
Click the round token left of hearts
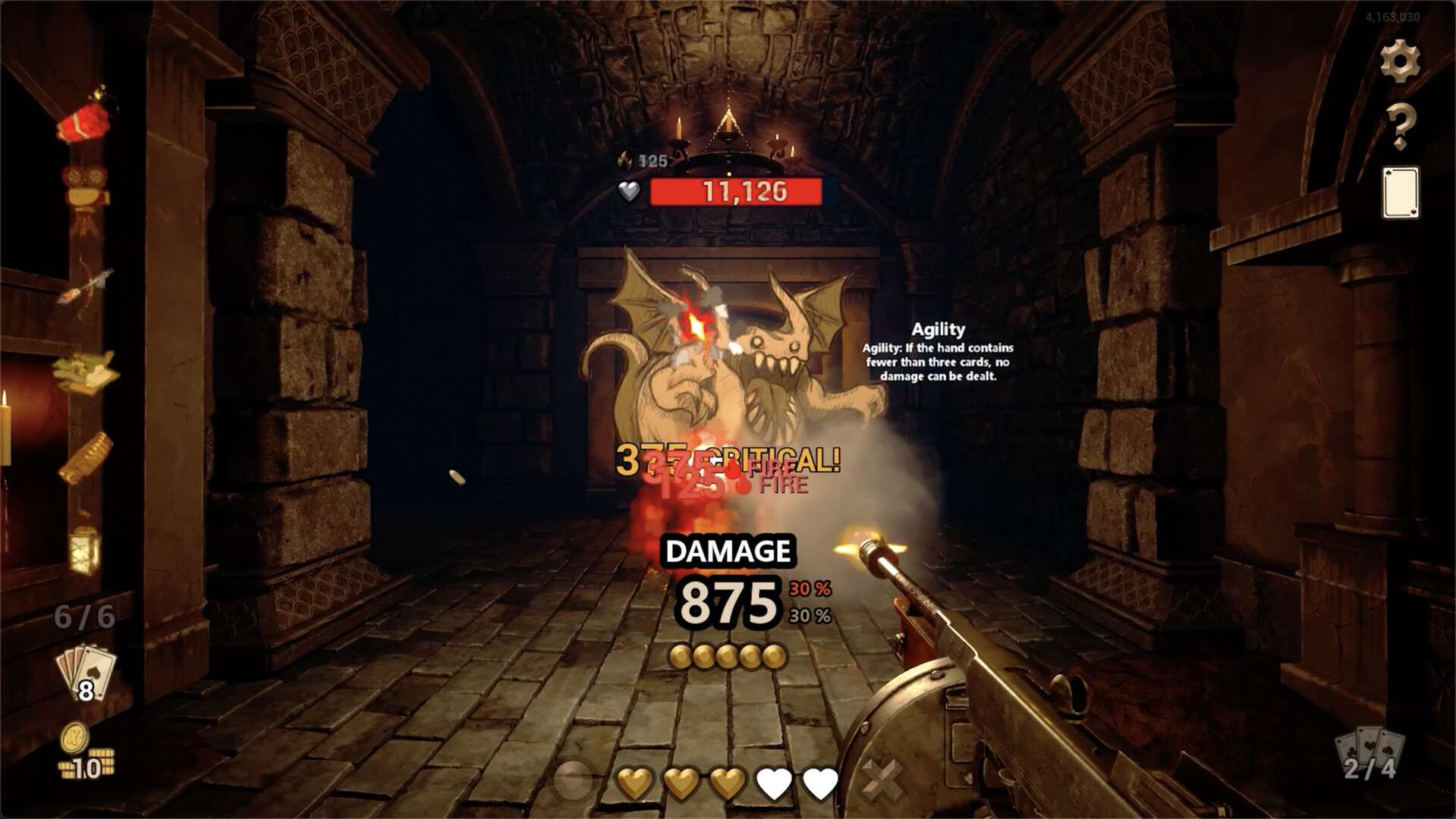point(574,780)
